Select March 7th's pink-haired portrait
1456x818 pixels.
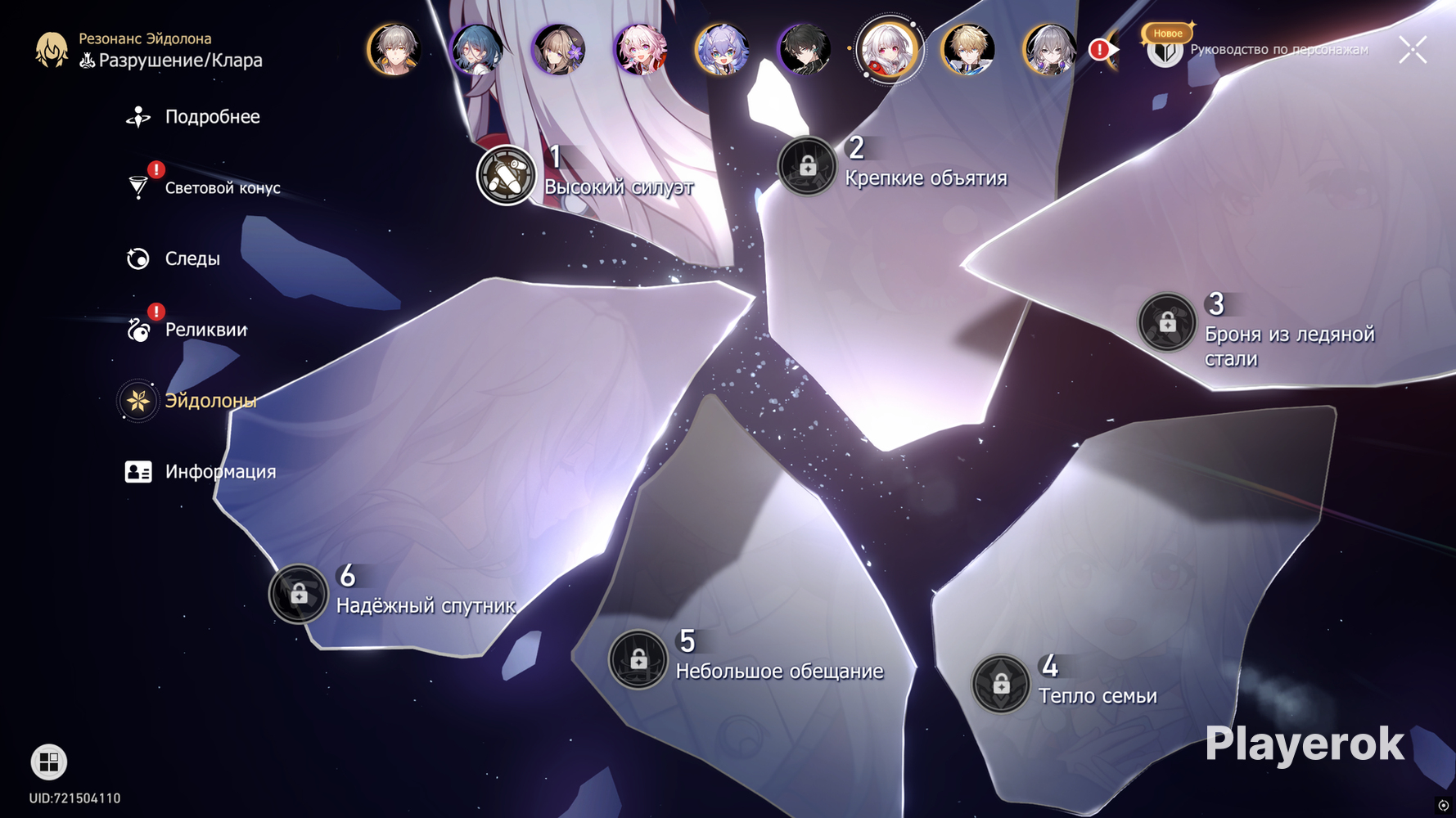[x=641, y=49]
